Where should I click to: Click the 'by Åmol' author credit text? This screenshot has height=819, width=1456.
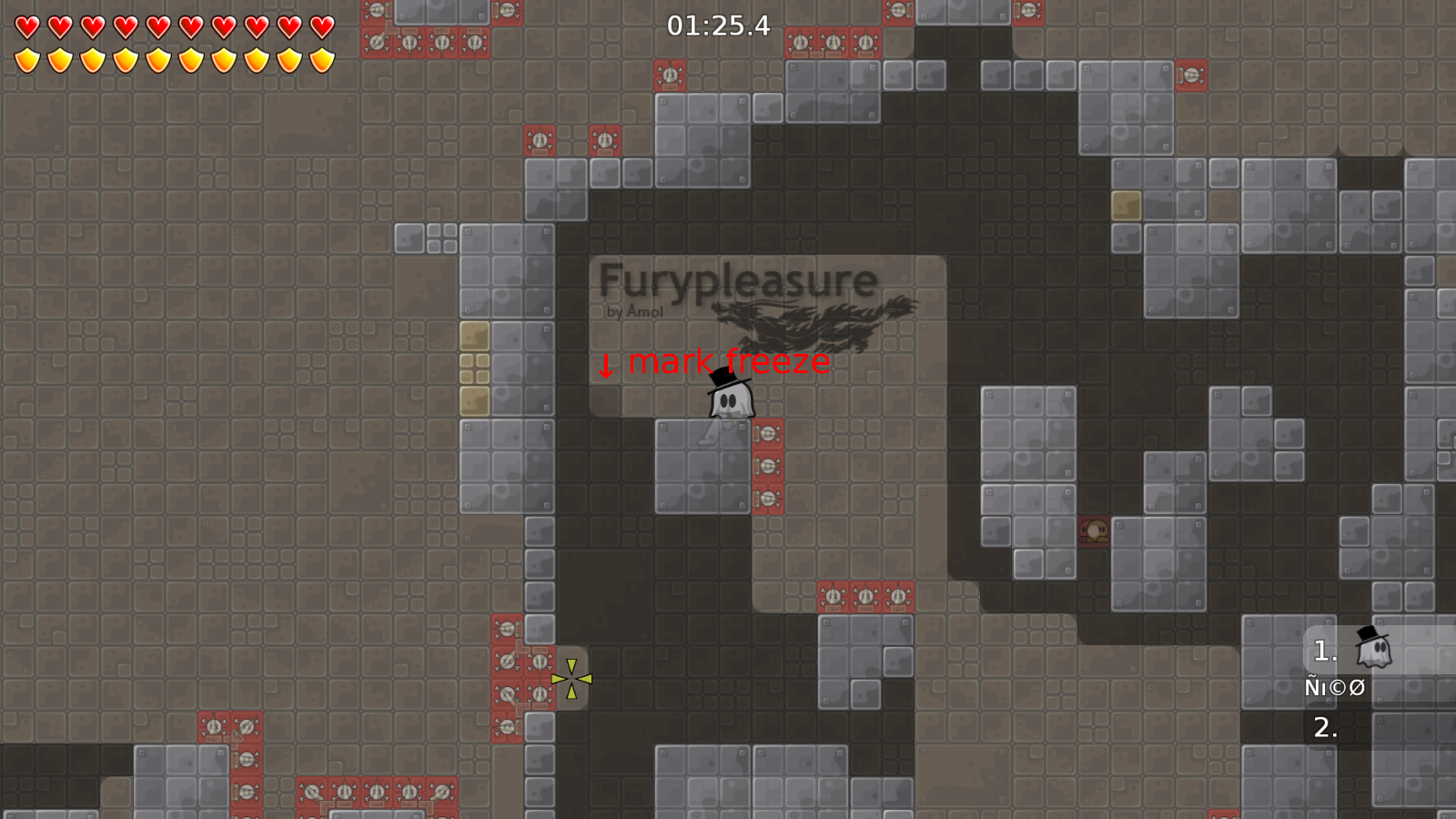634,310
